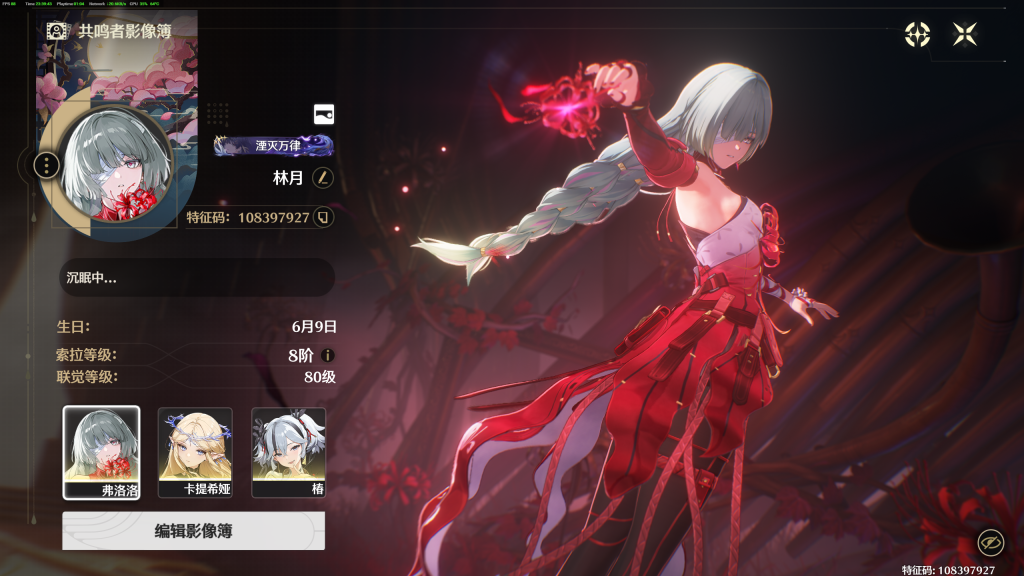Select the 椿 character portrait
1024x576 pixels.
pyautogui.click(x=288, y=452)
